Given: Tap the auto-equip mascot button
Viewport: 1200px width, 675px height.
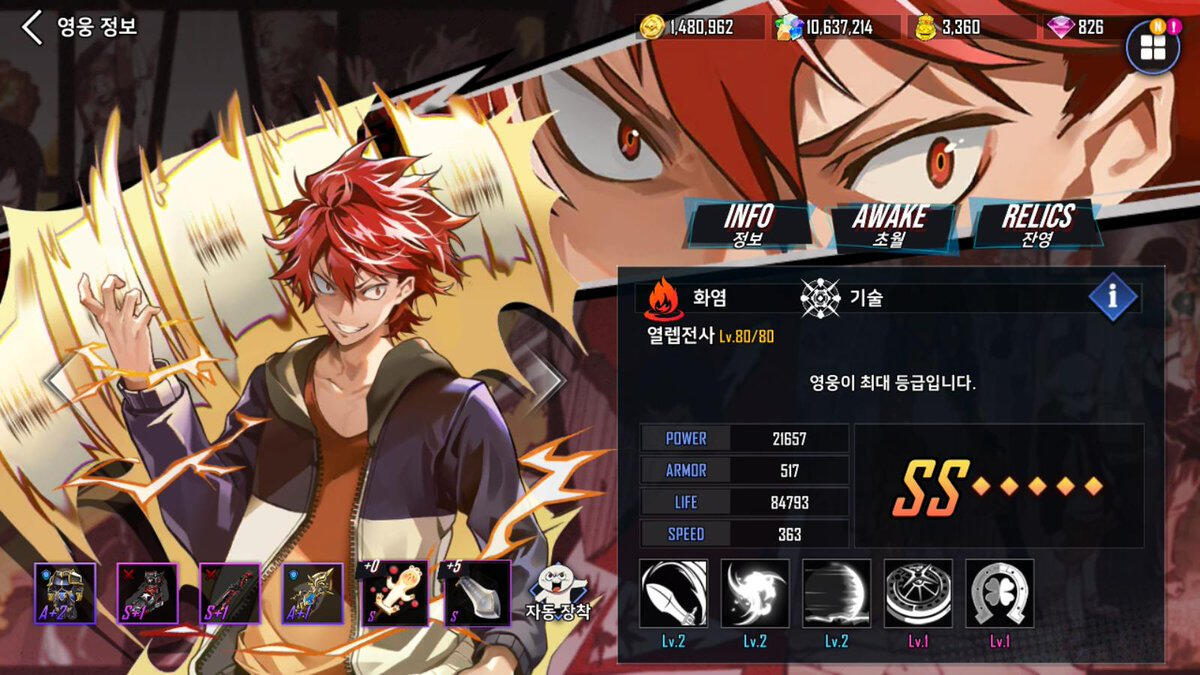Looking at the screenshot, I should pyautogui.click(x=558, y=594).
